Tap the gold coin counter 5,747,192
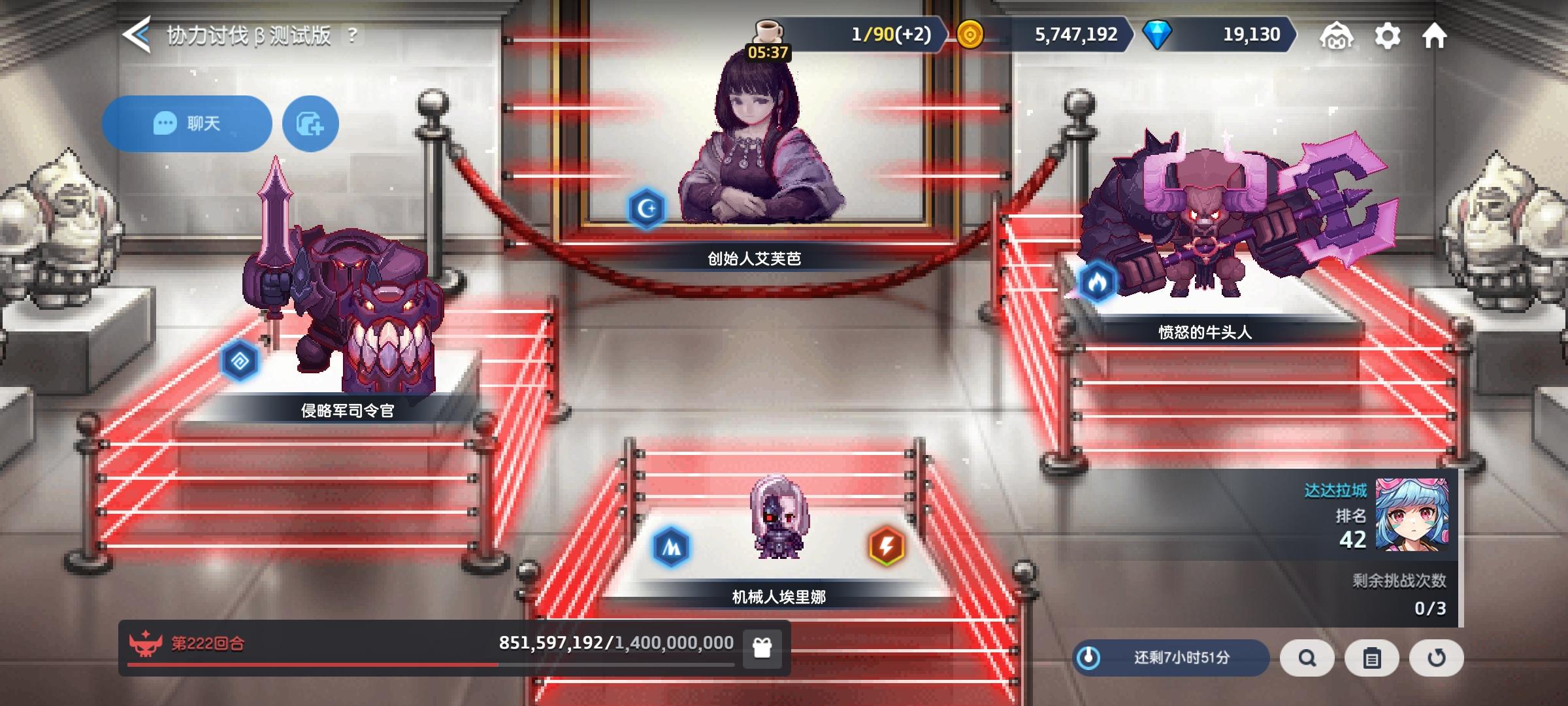 point(1070,35)
